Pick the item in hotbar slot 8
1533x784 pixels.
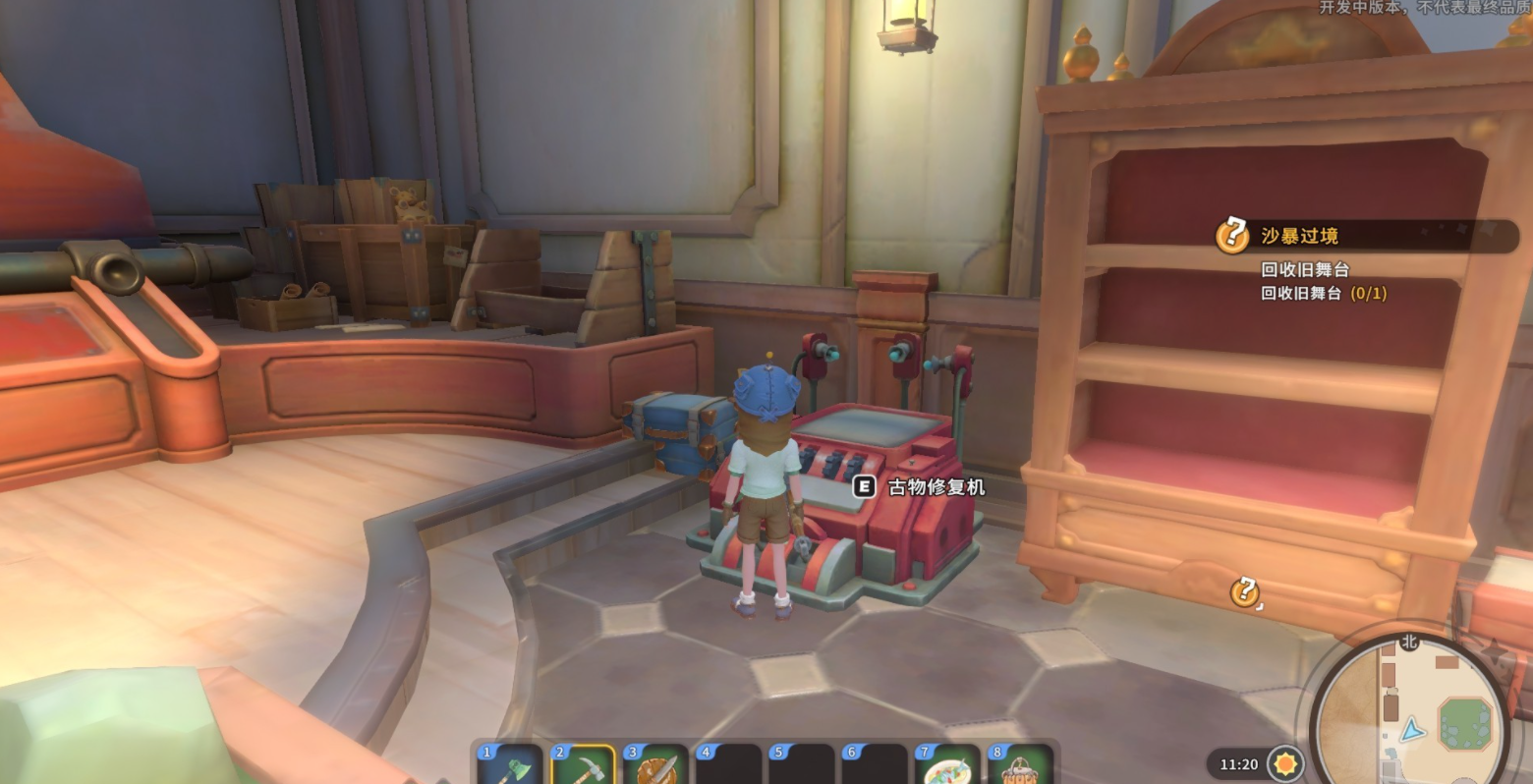coord(1020,766)
